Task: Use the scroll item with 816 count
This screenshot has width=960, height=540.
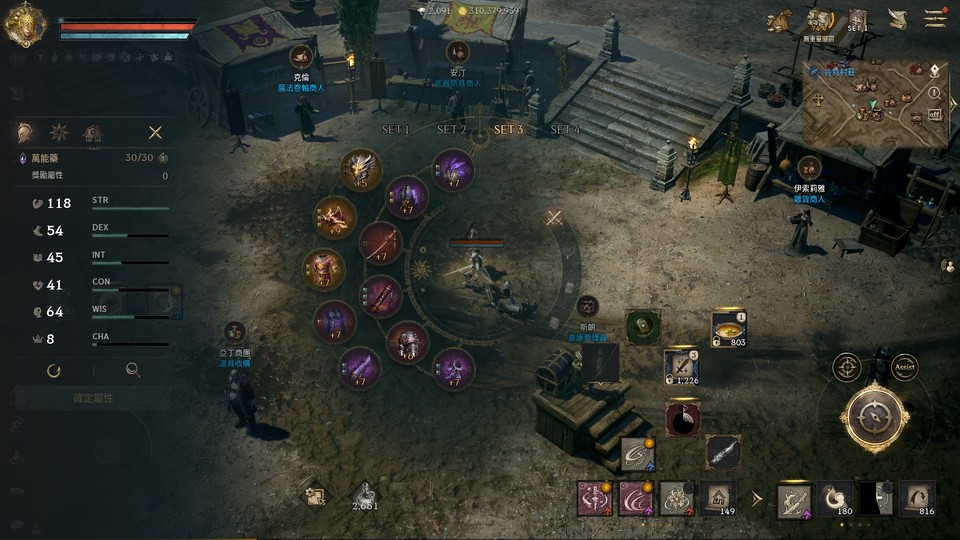Action: click(917, 497)
